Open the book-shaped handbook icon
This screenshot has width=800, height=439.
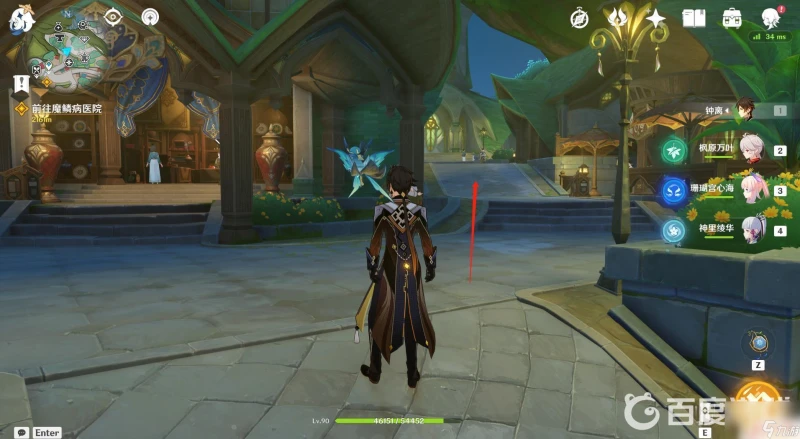click(694, 18)
